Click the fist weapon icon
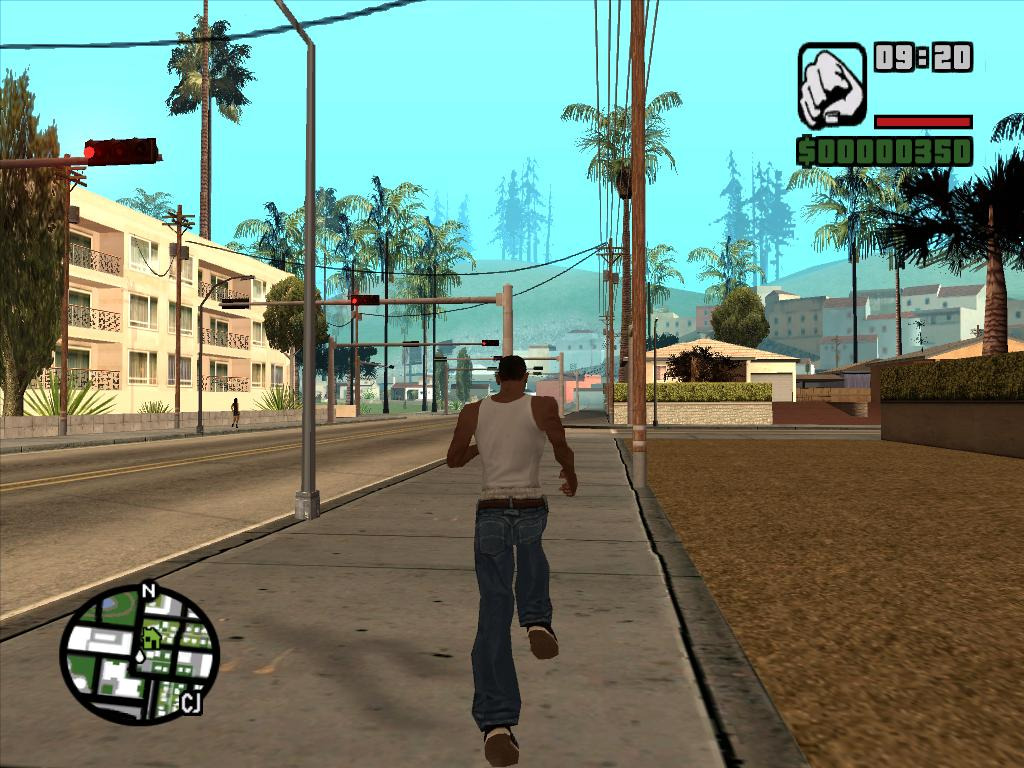The image size is (1024, 768). (x=831, y=86)
